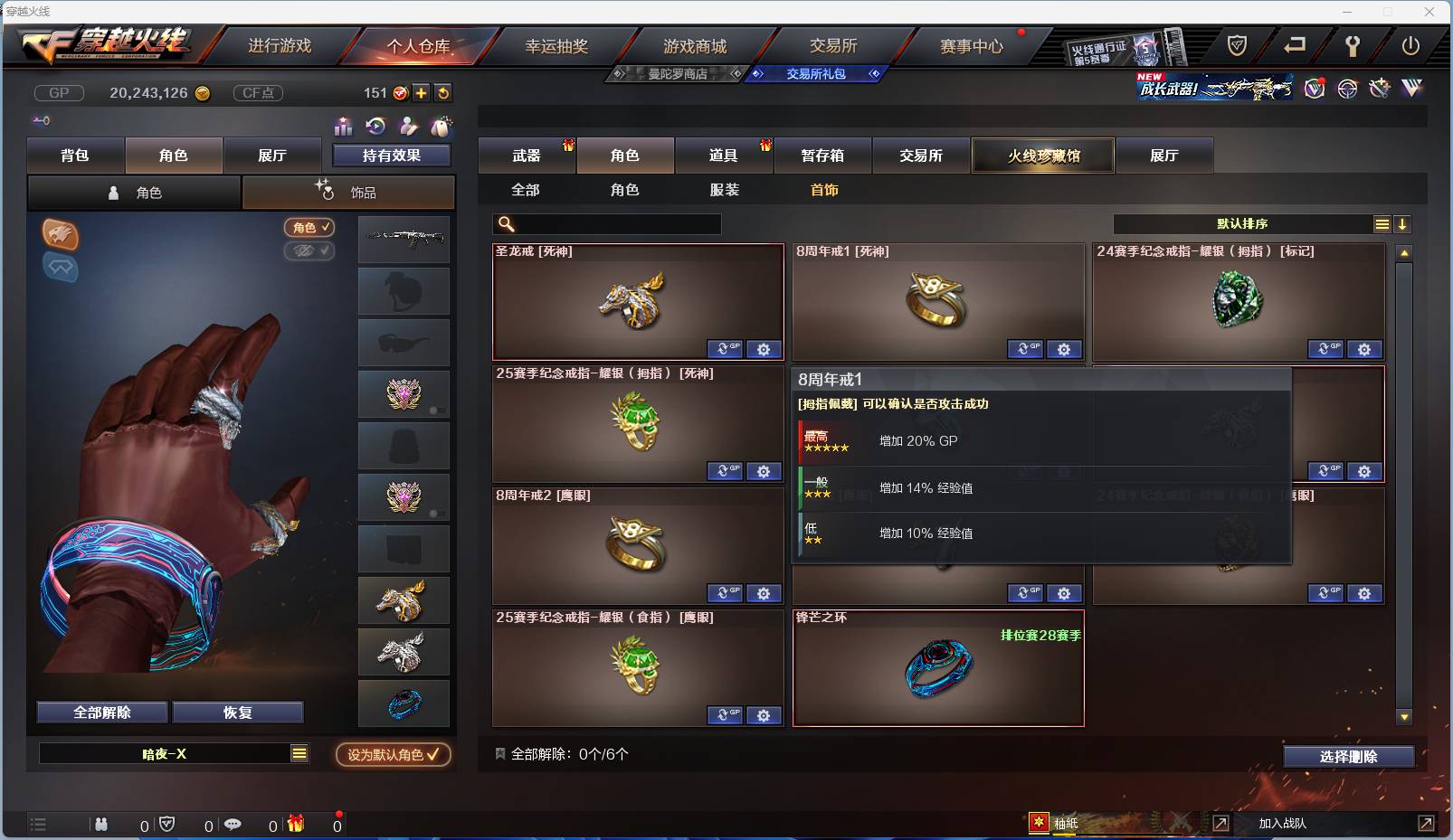Open the gear settings icon on 圣龙戒 item
Screen dimensions: 1453x840
pyautogui.click(x=764, y=349)
